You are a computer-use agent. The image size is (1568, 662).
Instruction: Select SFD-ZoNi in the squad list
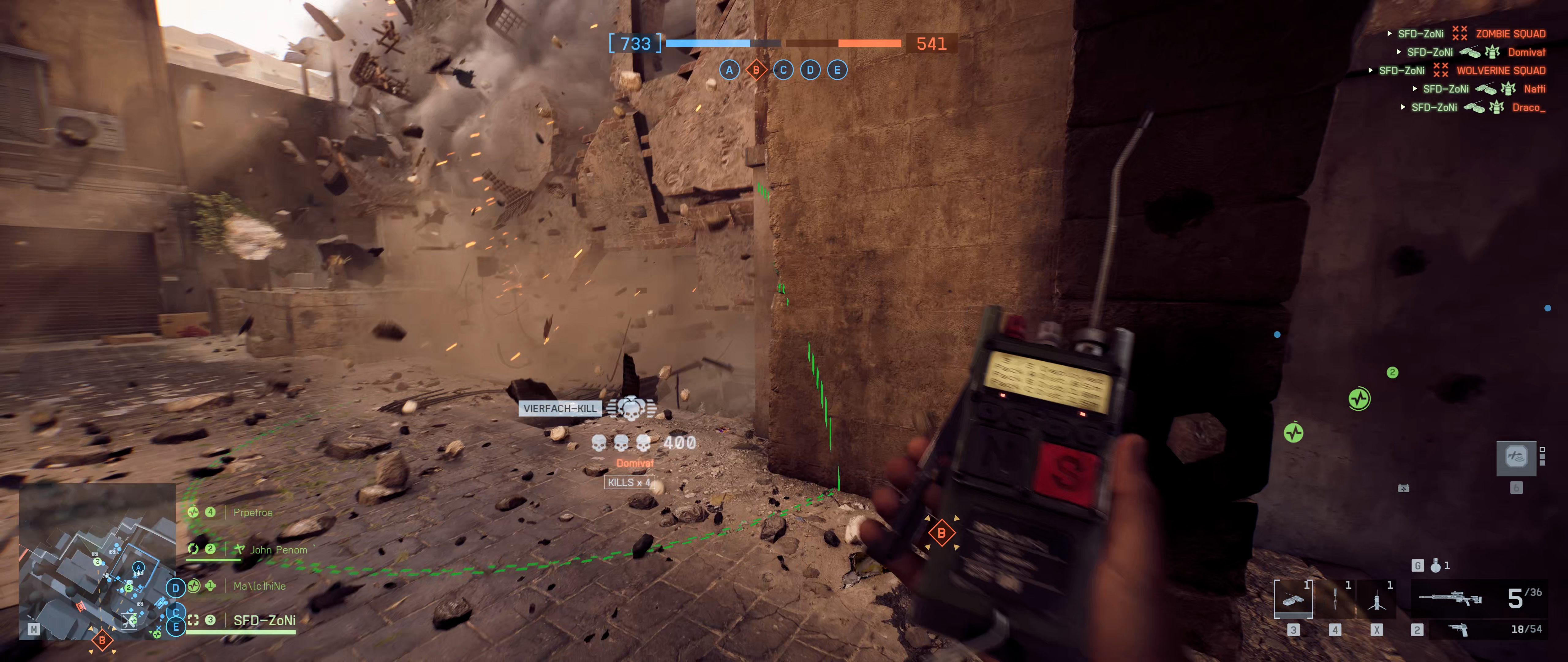point(264,621)
